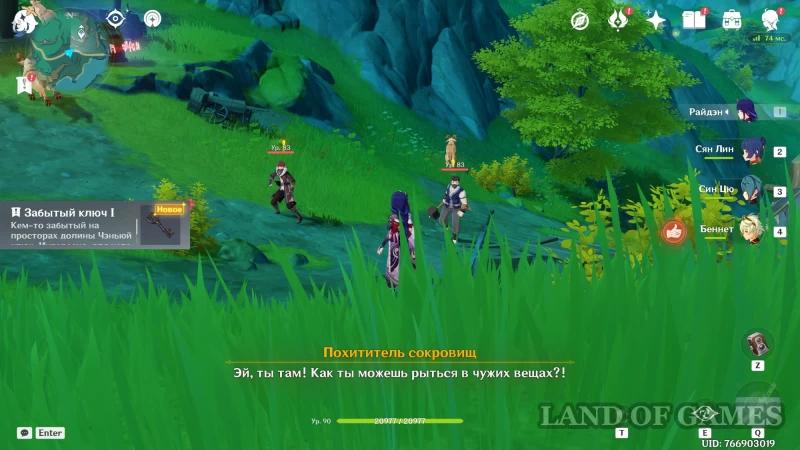800x450 pixels.
Task: Switch to party member Сян Лин
Action: [x=749, y=151]
